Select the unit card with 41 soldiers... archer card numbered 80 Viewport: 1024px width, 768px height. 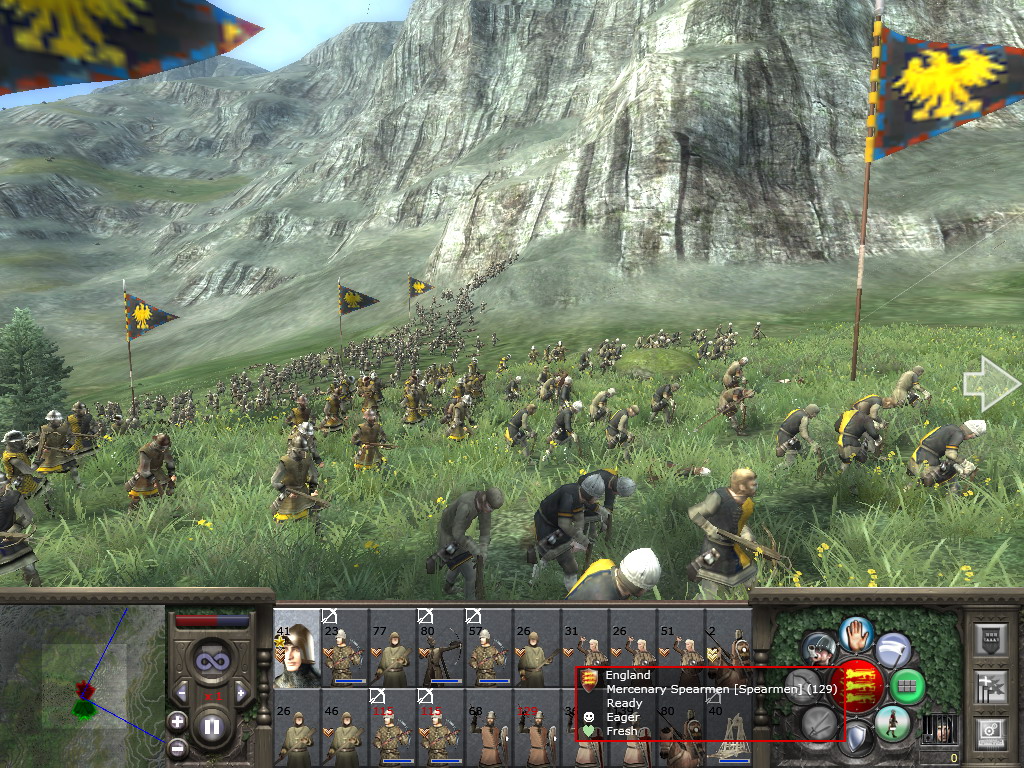[440, 648]
